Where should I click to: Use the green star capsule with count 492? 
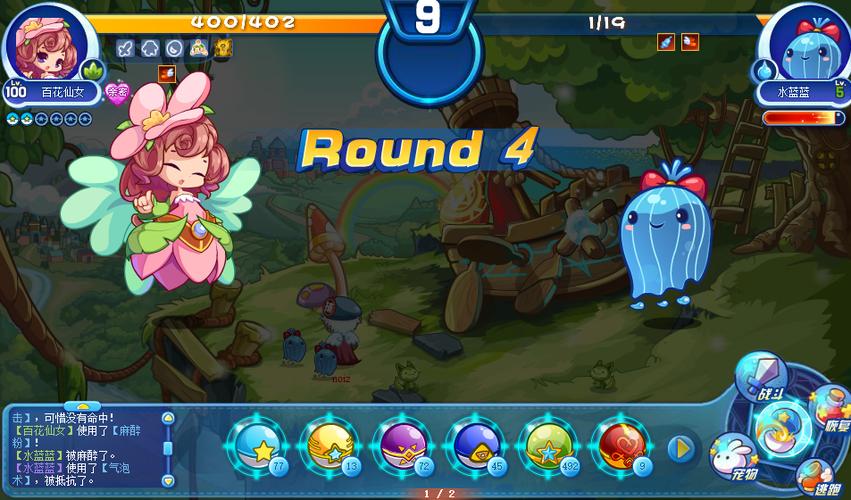pos(551,446)
